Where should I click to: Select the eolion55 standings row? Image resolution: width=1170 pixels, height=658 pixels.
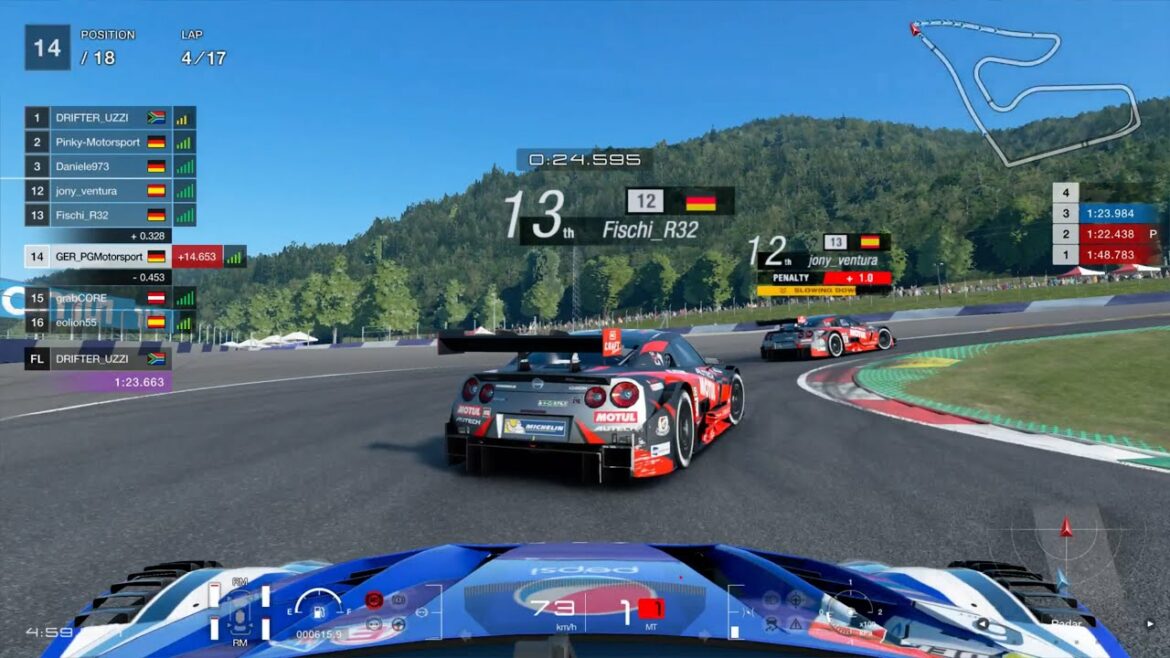[x=100, y=322]
